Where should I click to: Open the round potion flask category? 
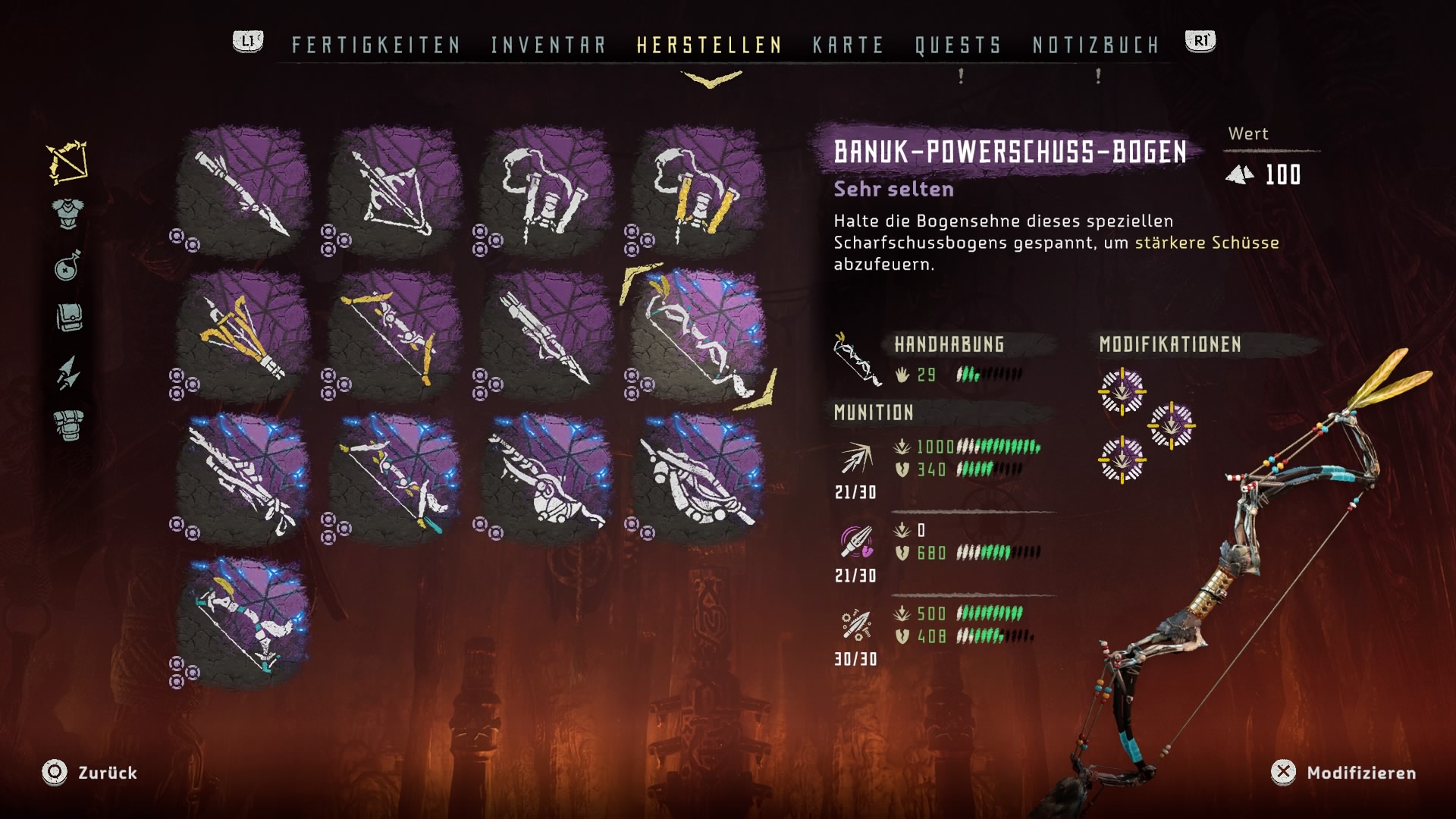click(x=67, y=265)
